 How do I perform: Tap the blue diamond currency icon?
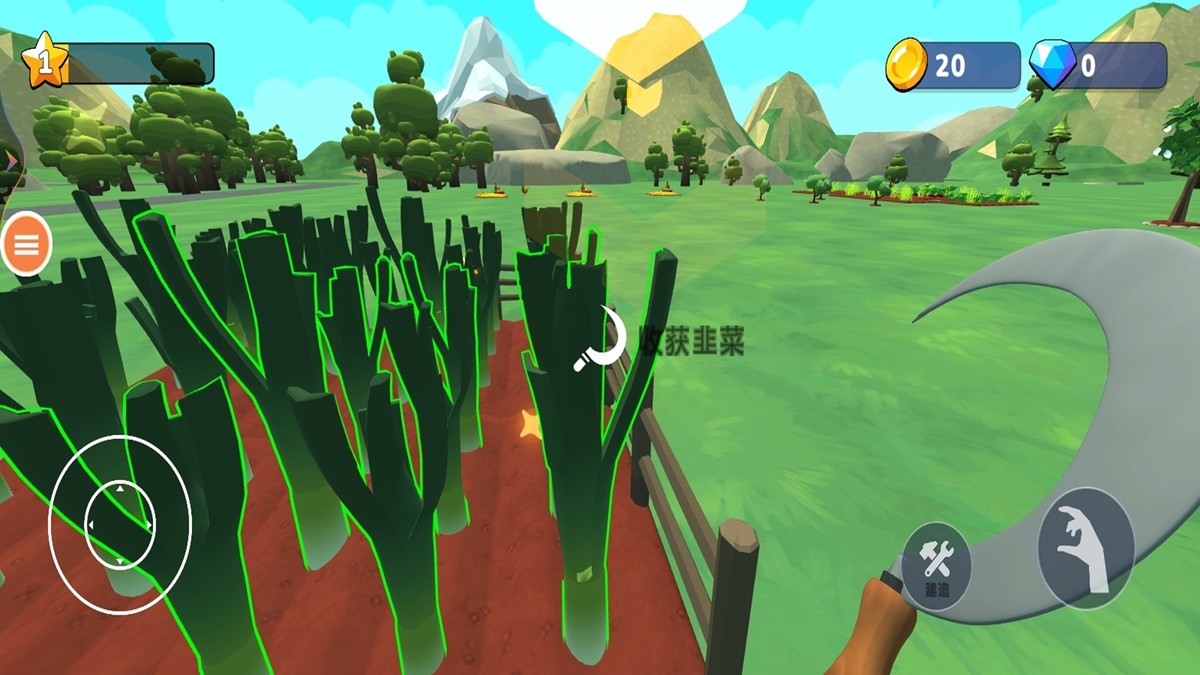click(1051, 66)
